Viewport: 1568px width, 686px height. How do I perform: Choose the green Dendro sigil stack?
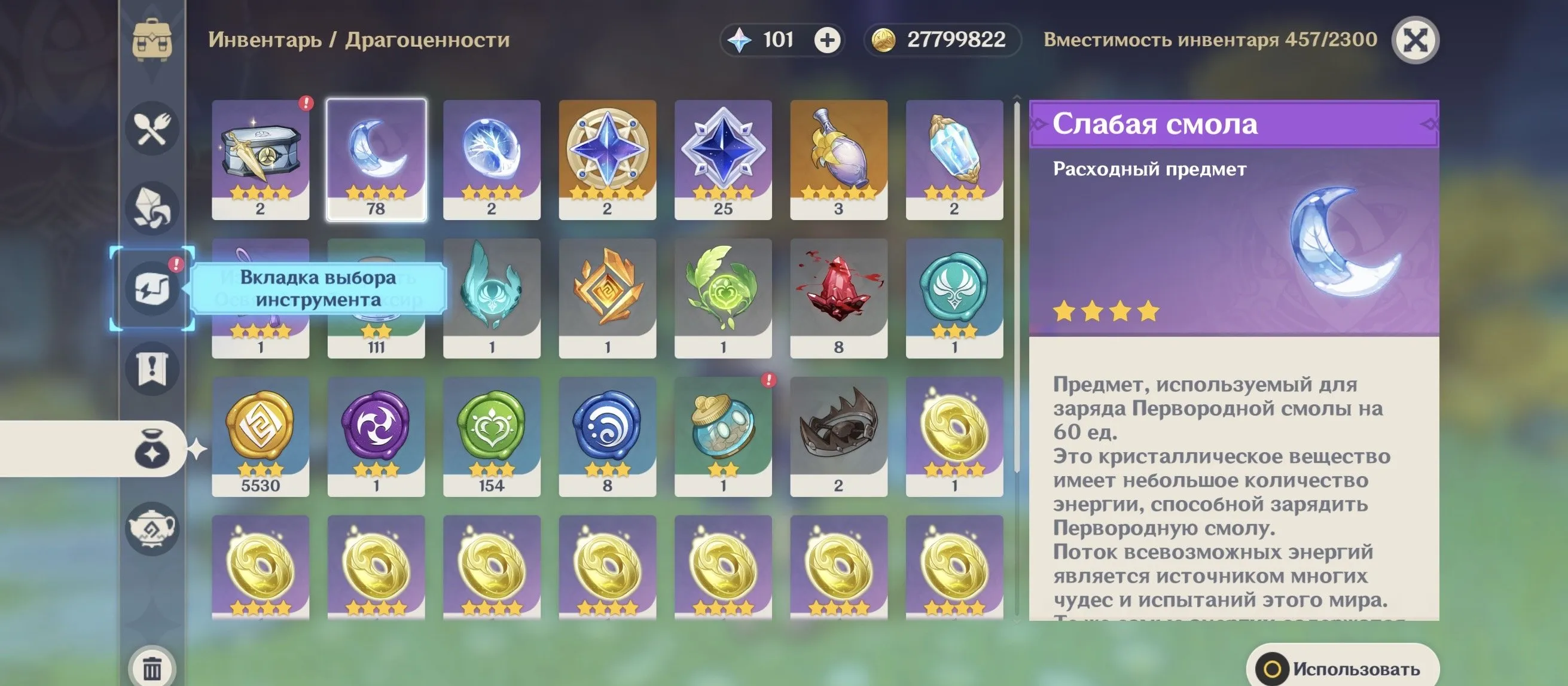coord(492,436)
